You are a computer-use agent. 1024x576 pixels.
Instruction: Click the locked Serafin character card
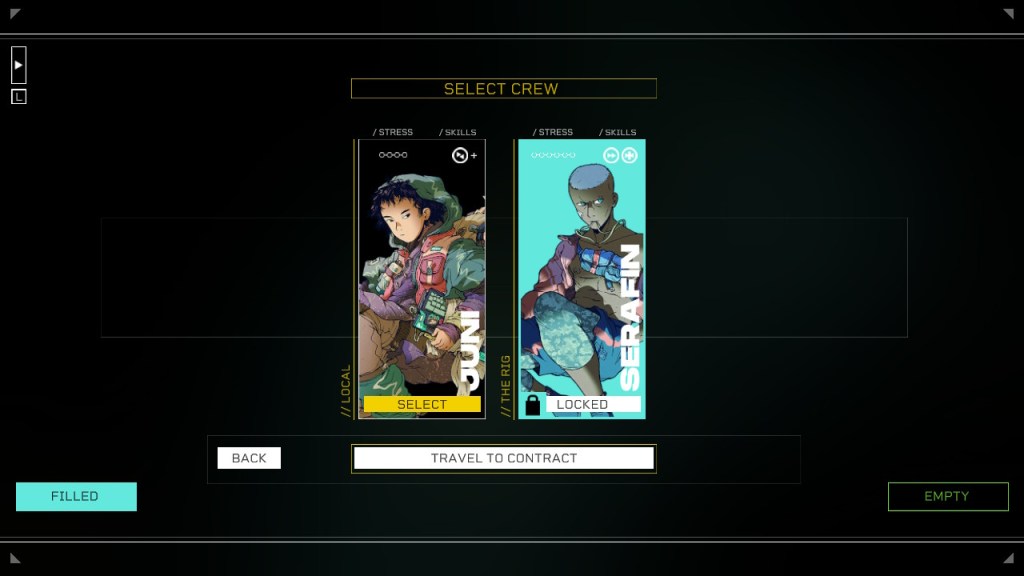[582, 270]
